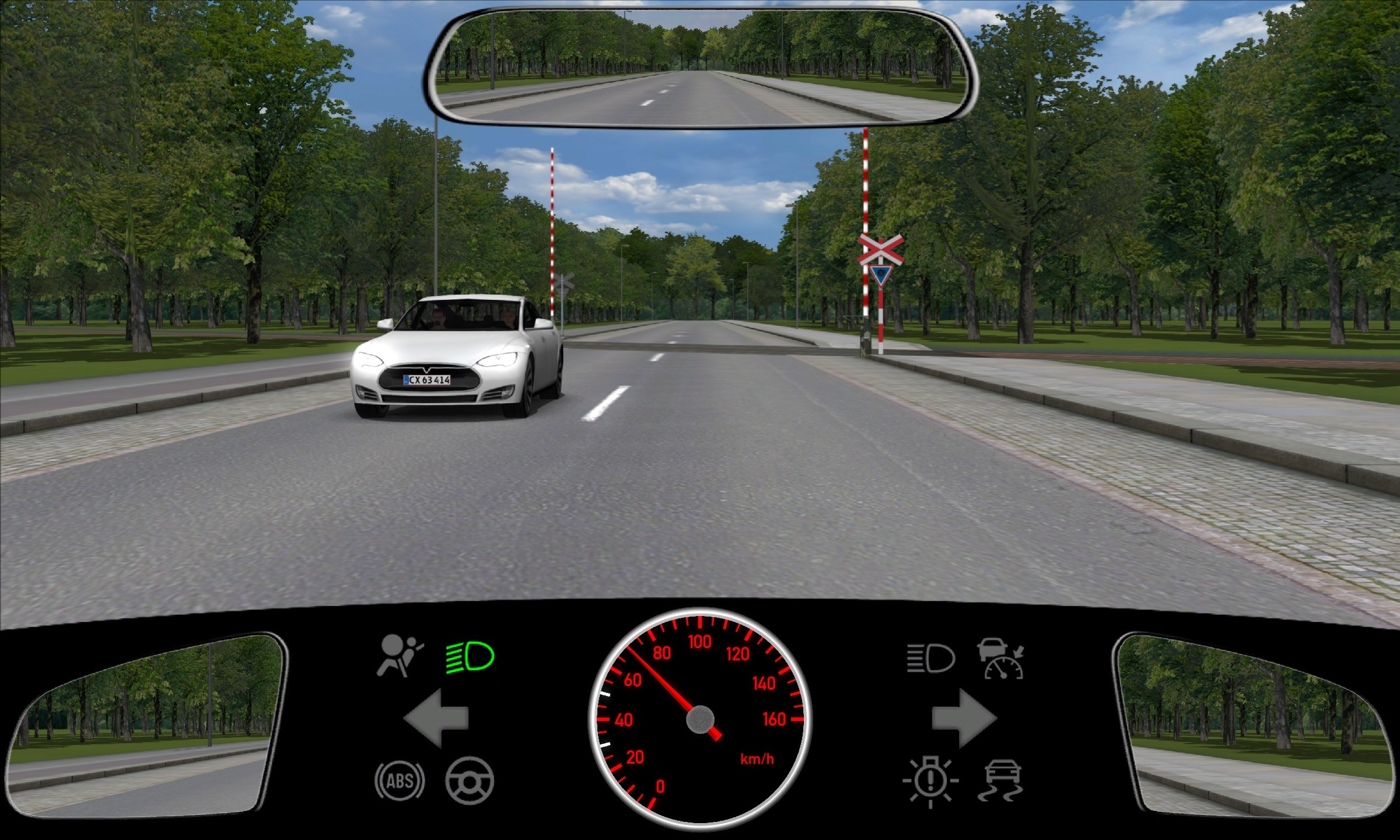Activate the cruise control speed limiter icon

click(x=1002, y=659)
